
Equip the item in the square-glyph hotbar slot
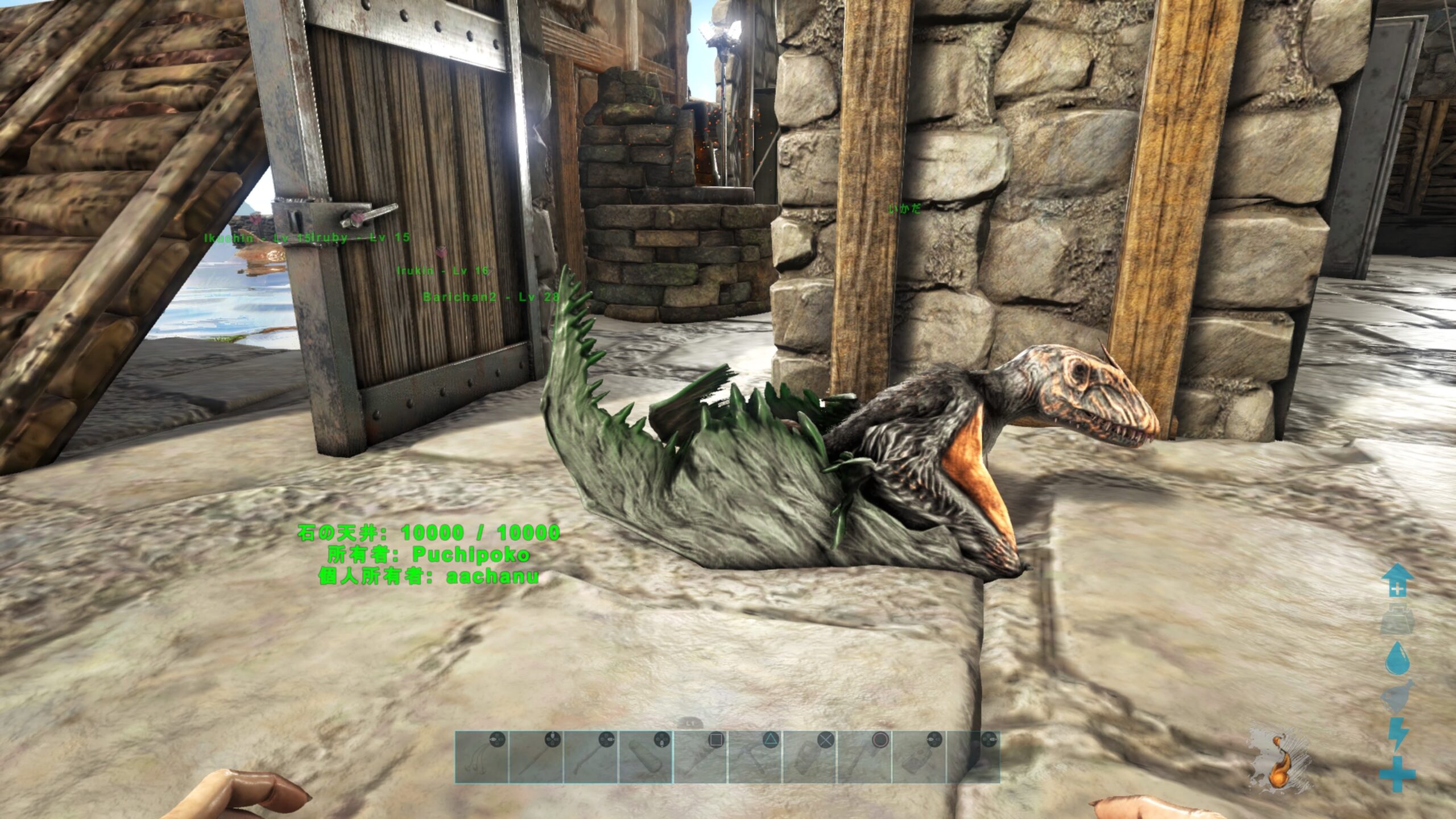point(700,757)
